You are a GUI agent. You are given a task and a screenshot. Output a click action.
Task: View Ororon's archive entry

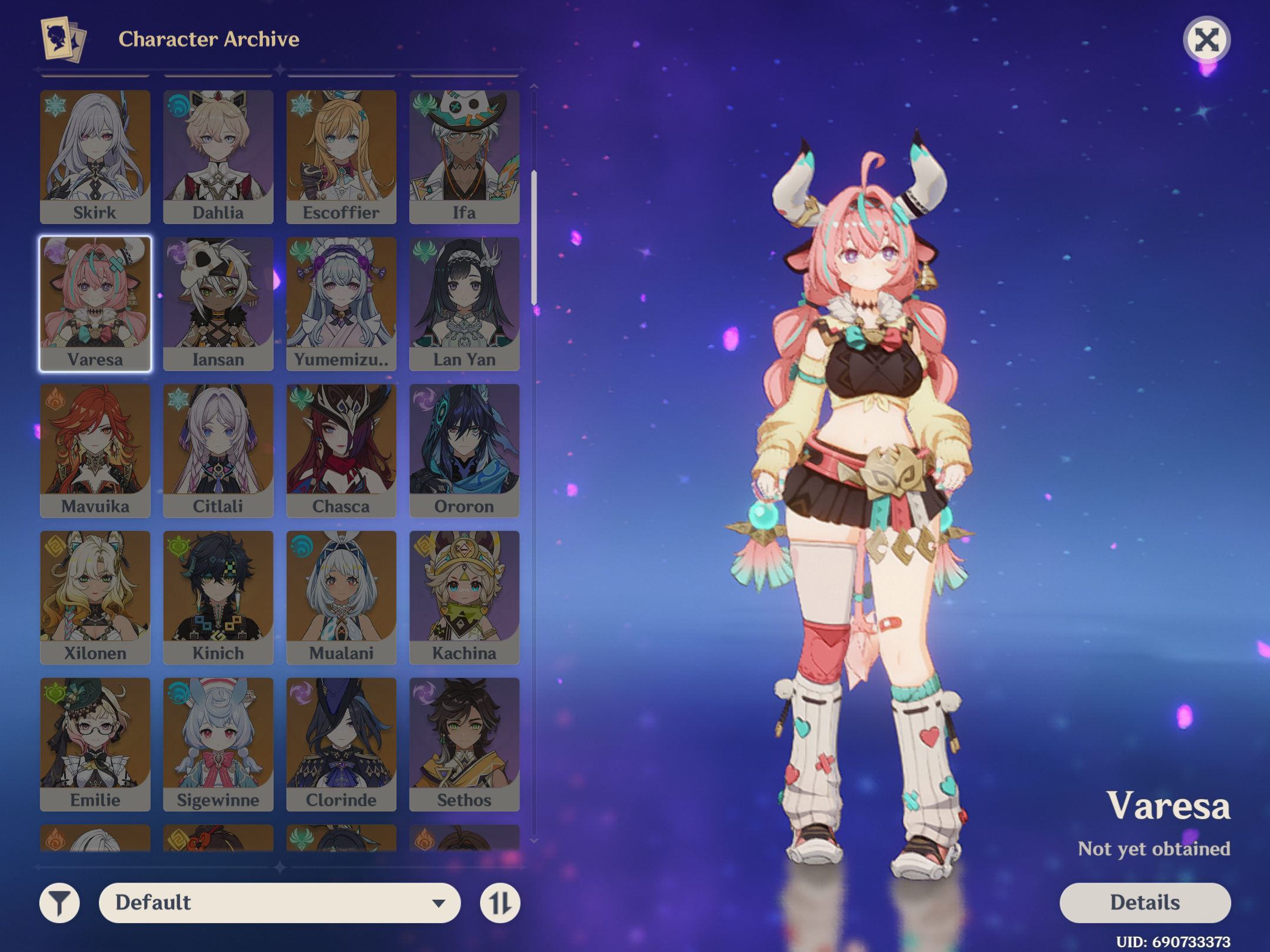point(464,450)
